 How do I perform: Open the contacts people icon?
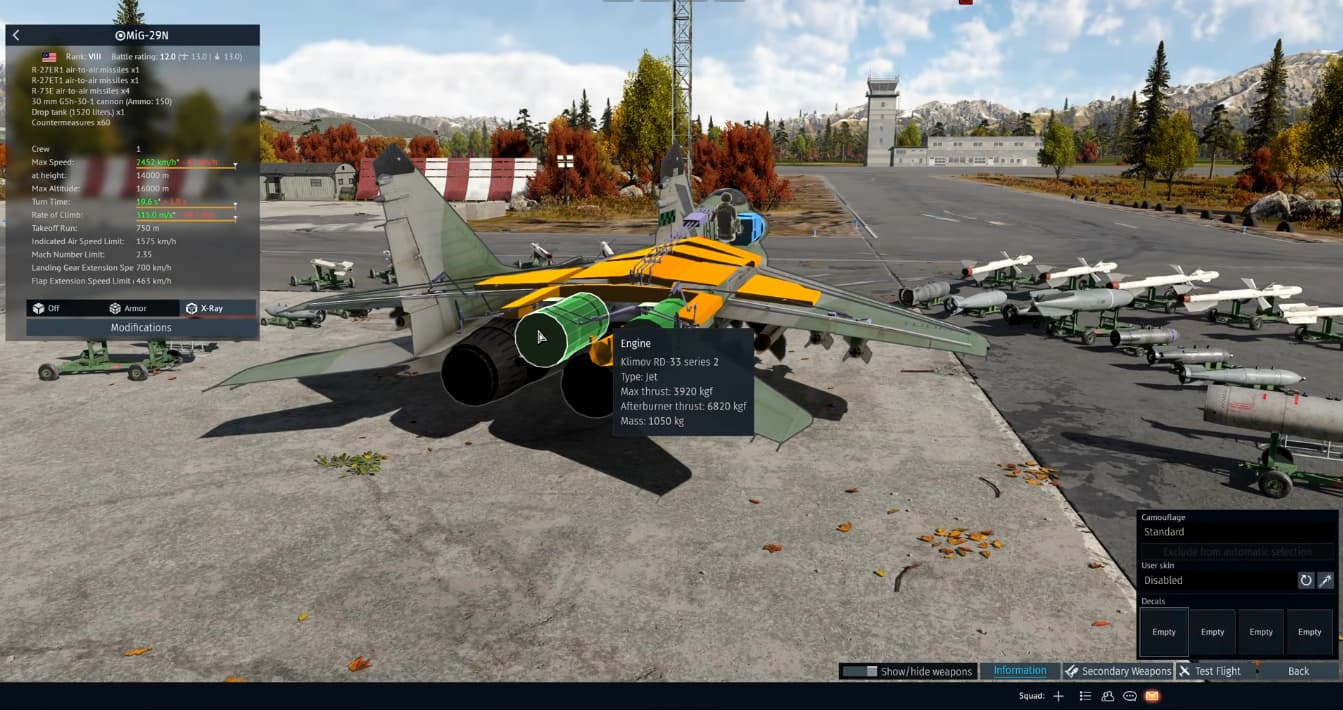coord(1108,696)
